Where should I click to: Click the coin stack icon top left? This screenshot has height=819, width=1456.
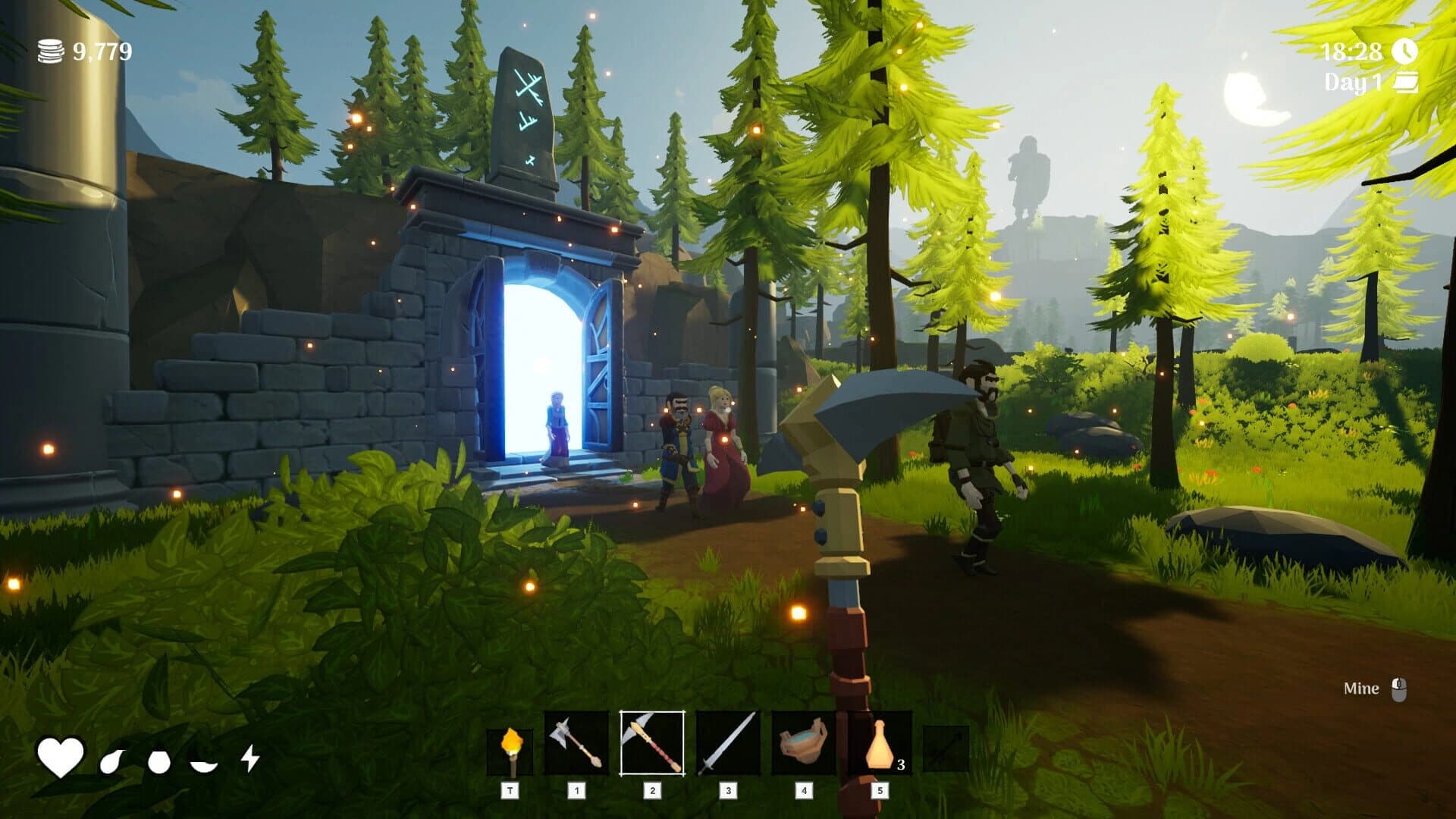[50, 52]
